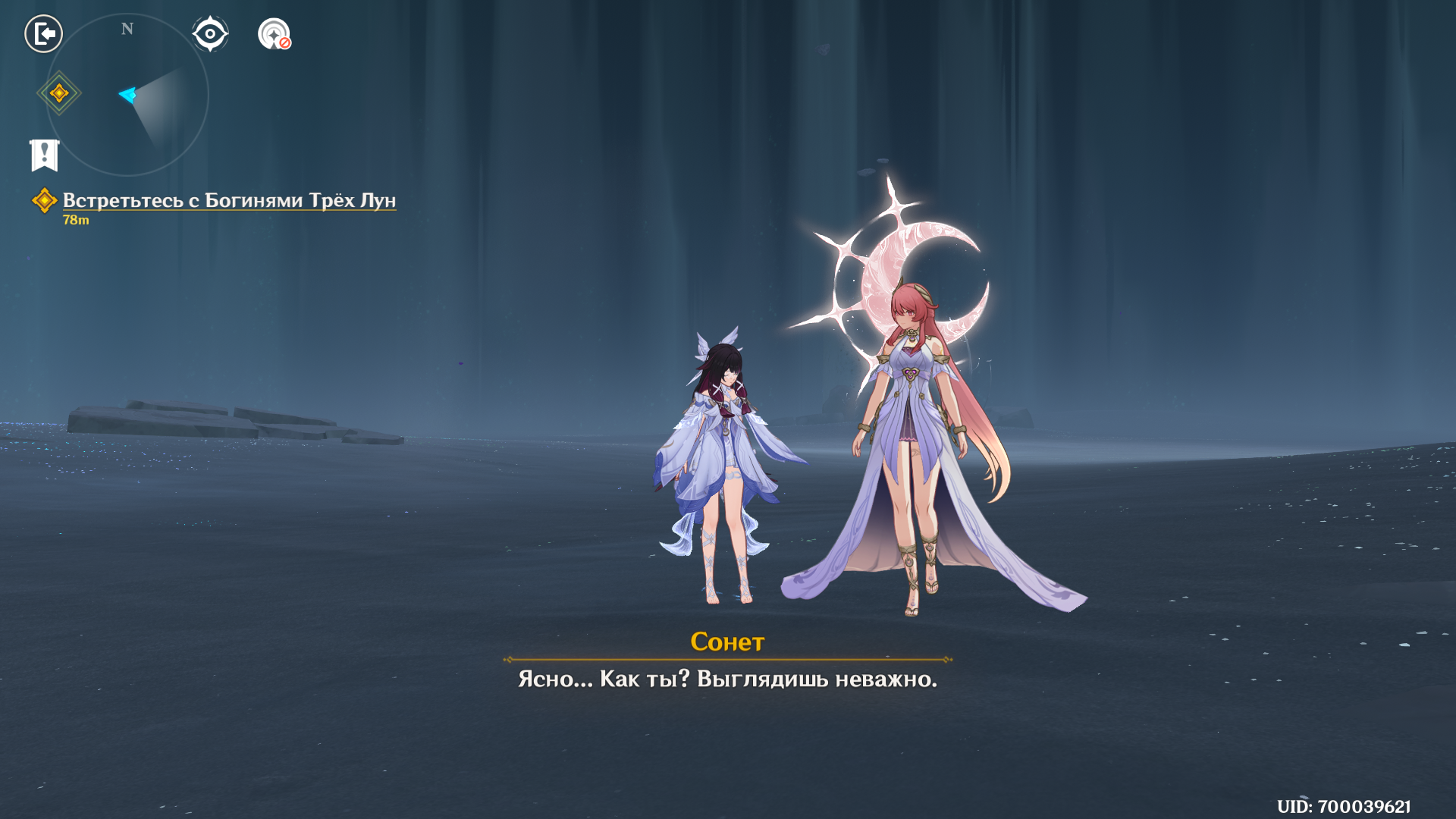Image resolution: width=1456 pixels, height=819 pixels.
Task: Toggle the eye-shaped view icon
Action: [x=210, y=34]
